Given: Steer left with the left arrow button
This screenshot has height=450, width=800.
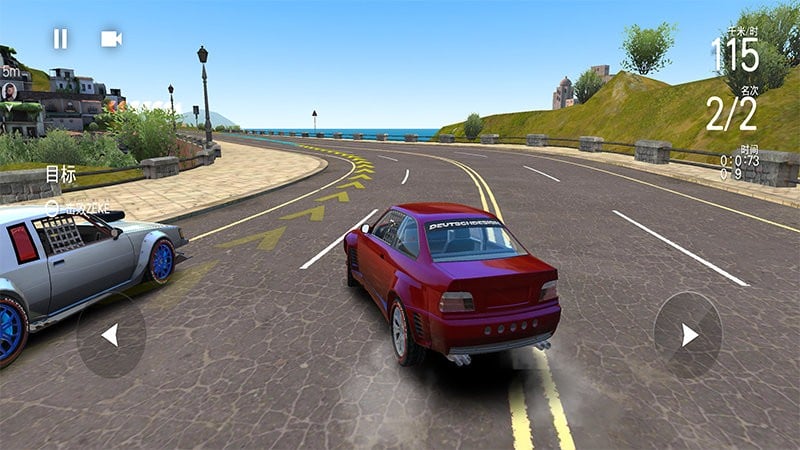Looking at the screenshot, I should [x=110, y=335].
